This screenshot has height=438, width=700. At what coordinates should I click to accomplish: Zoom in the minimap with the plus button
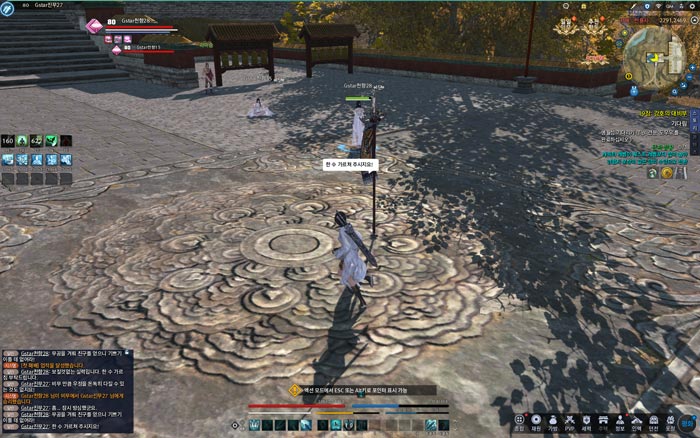click(694, 70)
